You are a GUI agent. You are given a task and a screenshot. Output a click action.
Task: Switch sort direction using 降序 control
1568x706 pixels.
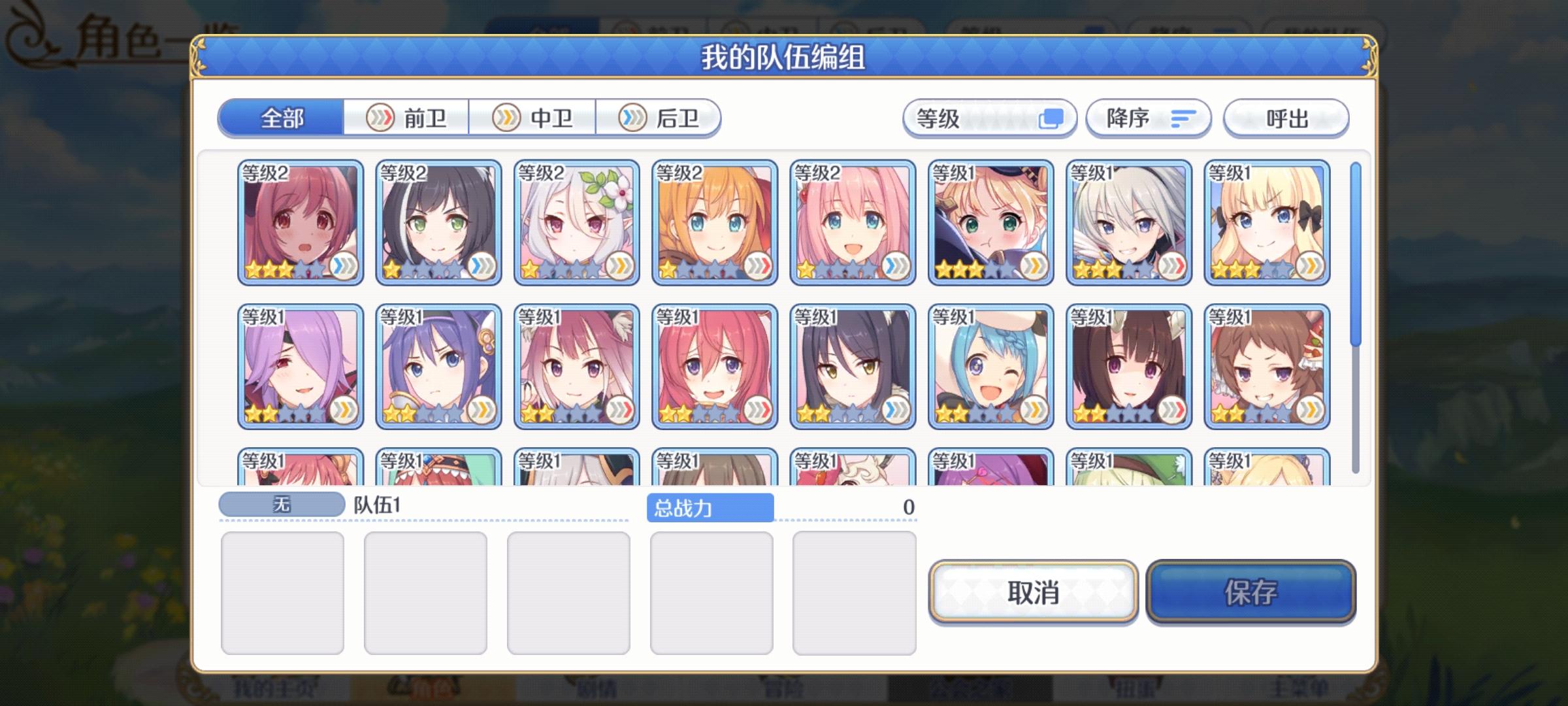point(1149,118)
